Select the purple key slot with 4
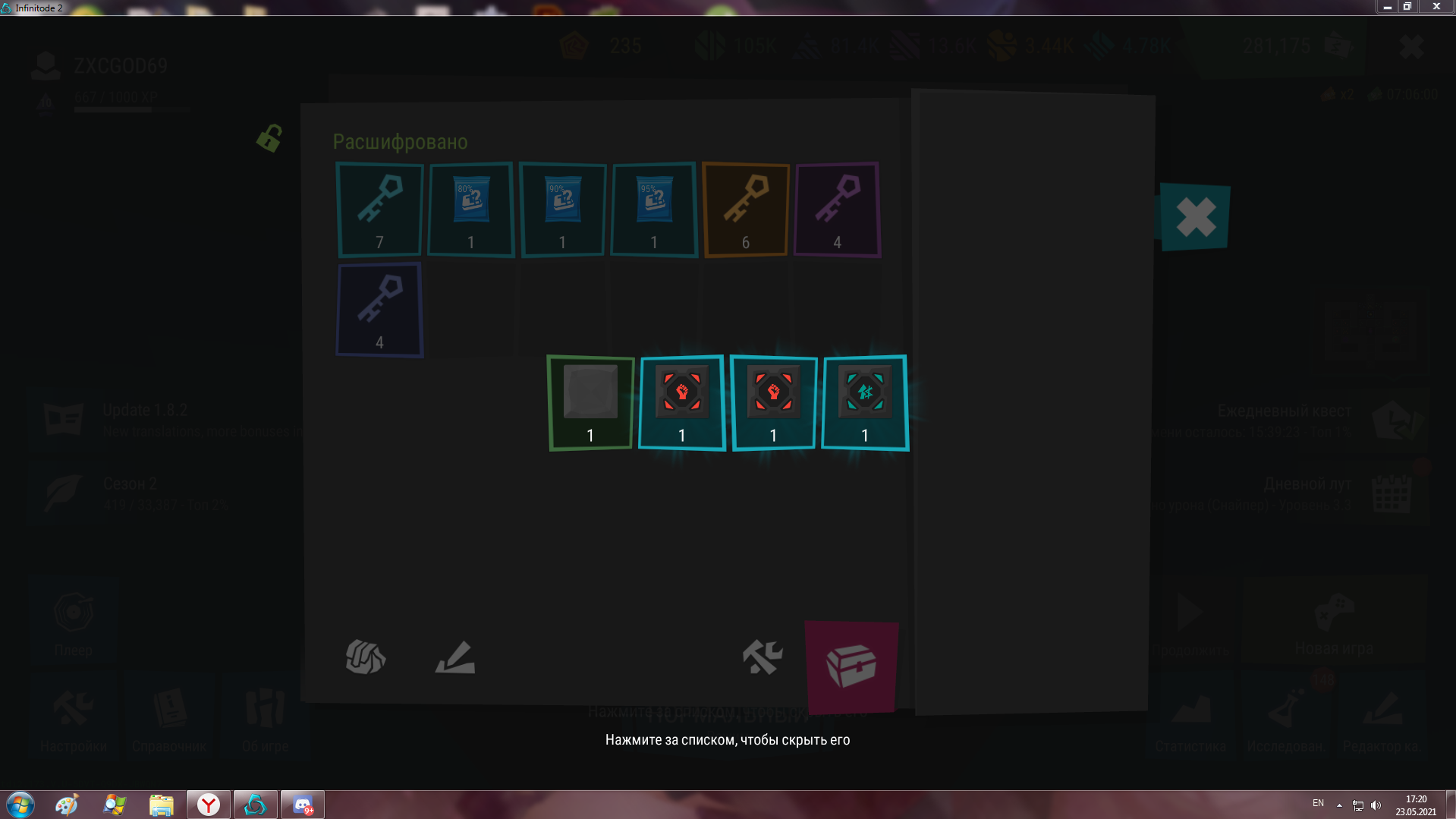 pos(837,209)
